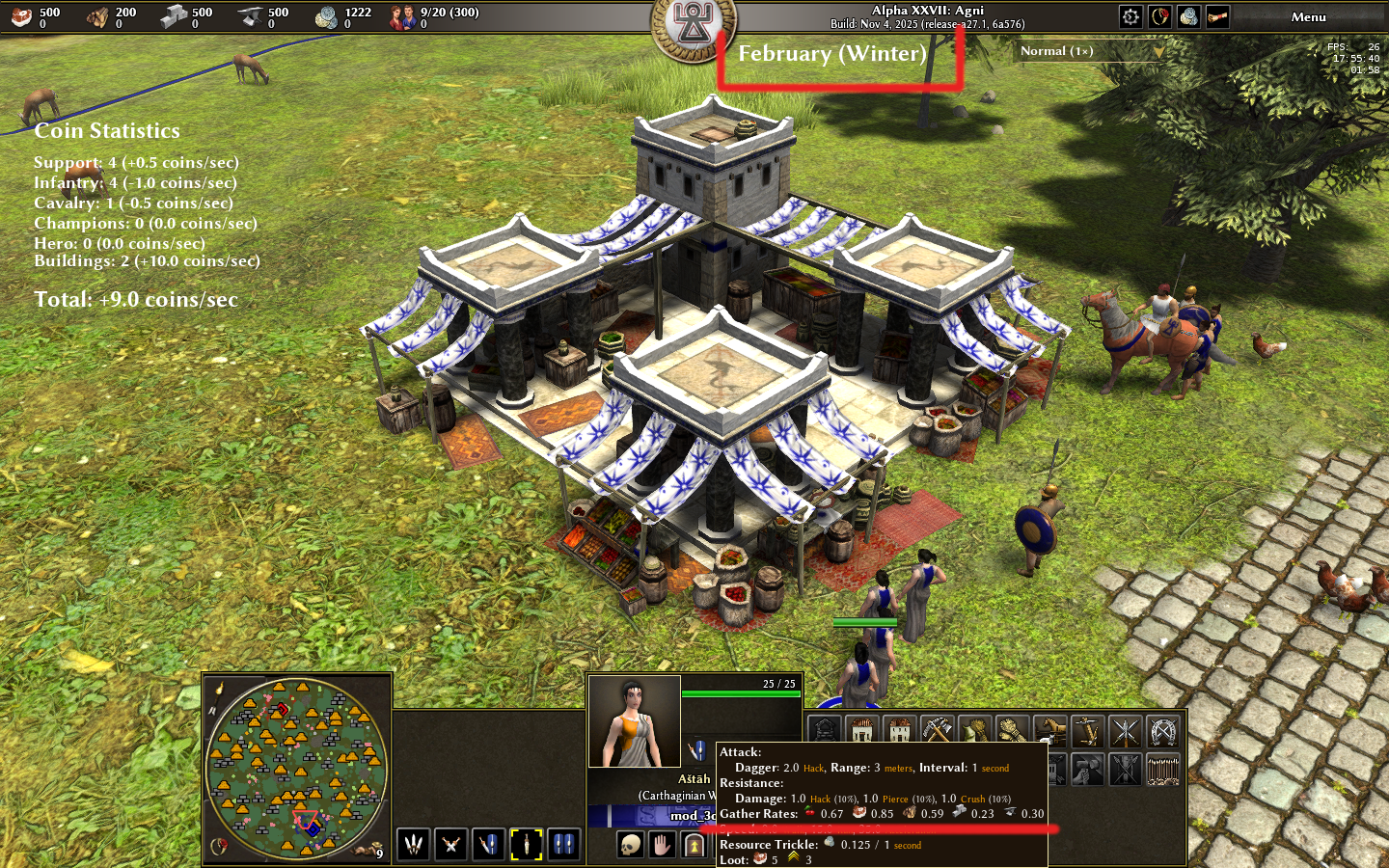Click the hand stop command button
Screen dimensions: 1389x868
[662, 846]
